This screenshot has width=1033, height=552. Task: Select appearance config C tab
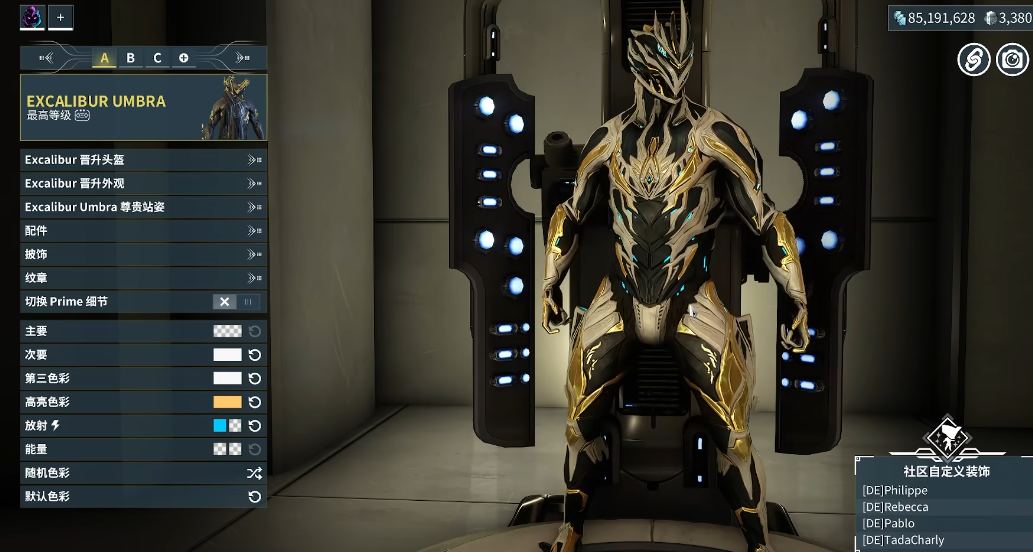[x=157, y=58]
